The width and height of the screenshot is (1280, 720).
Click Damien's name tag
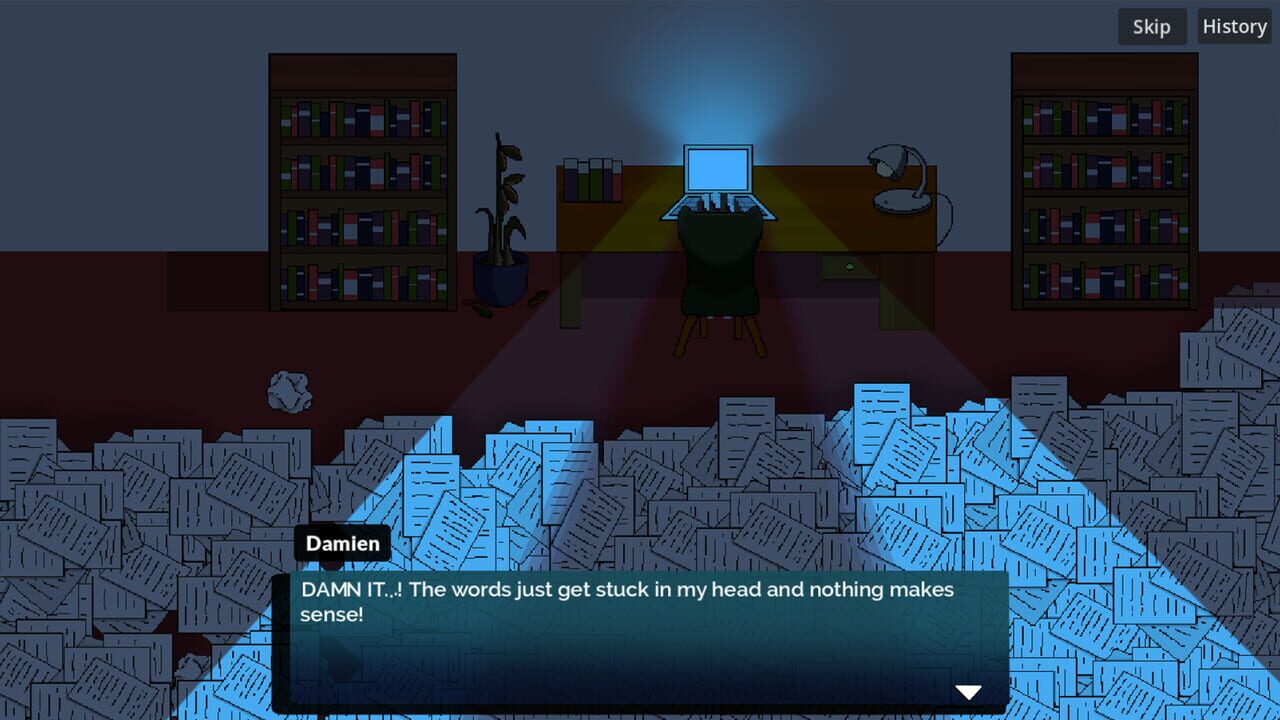(x=343, y=543)
